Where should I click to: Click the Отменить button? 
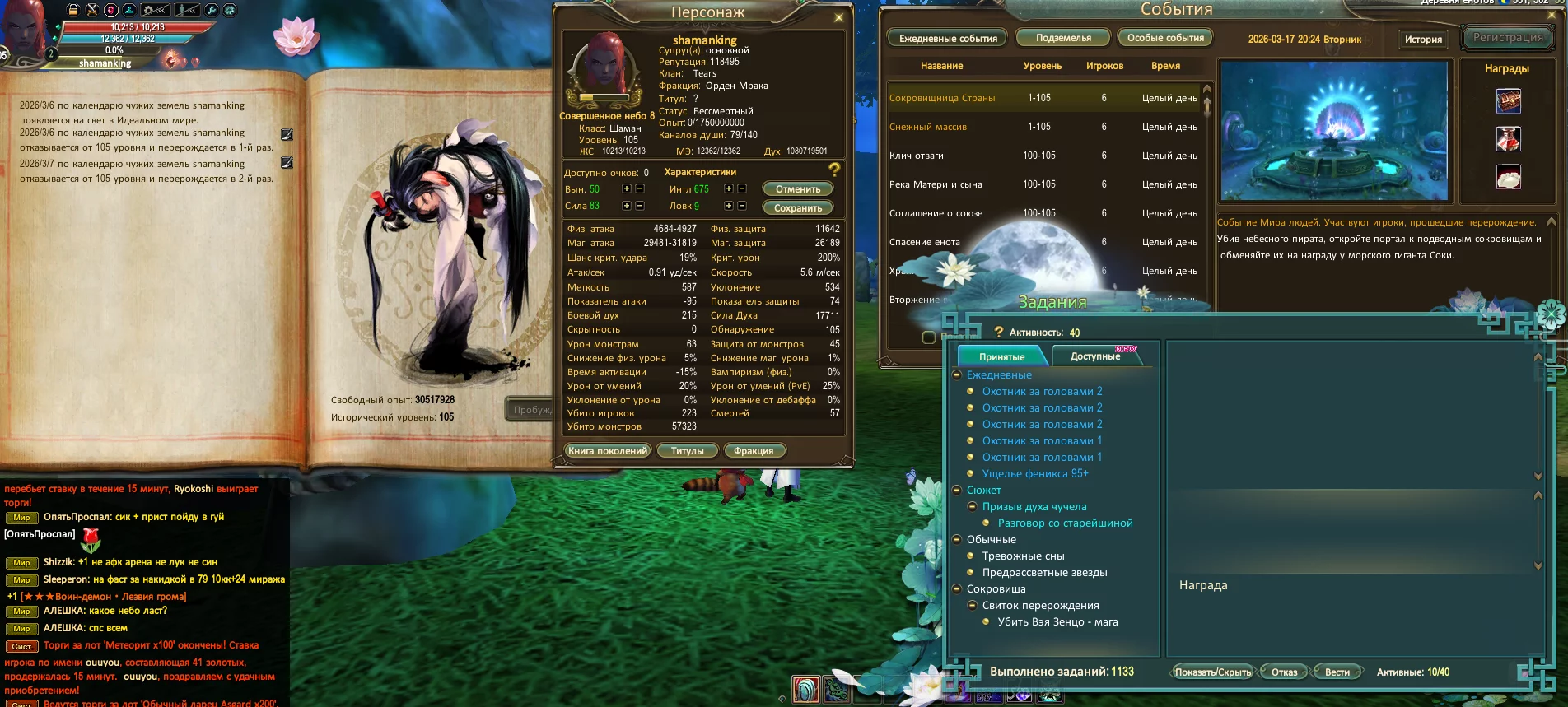(x=797, y=189)
